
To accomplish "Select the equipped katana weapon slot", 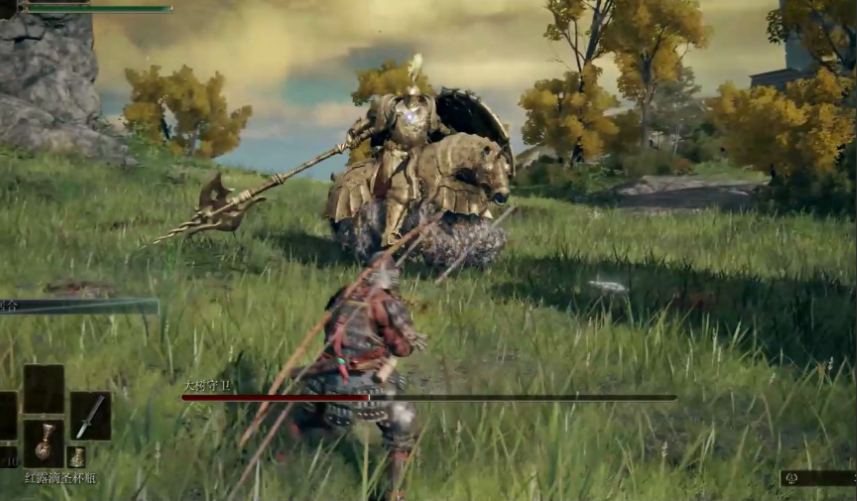I will coord(90,416).
